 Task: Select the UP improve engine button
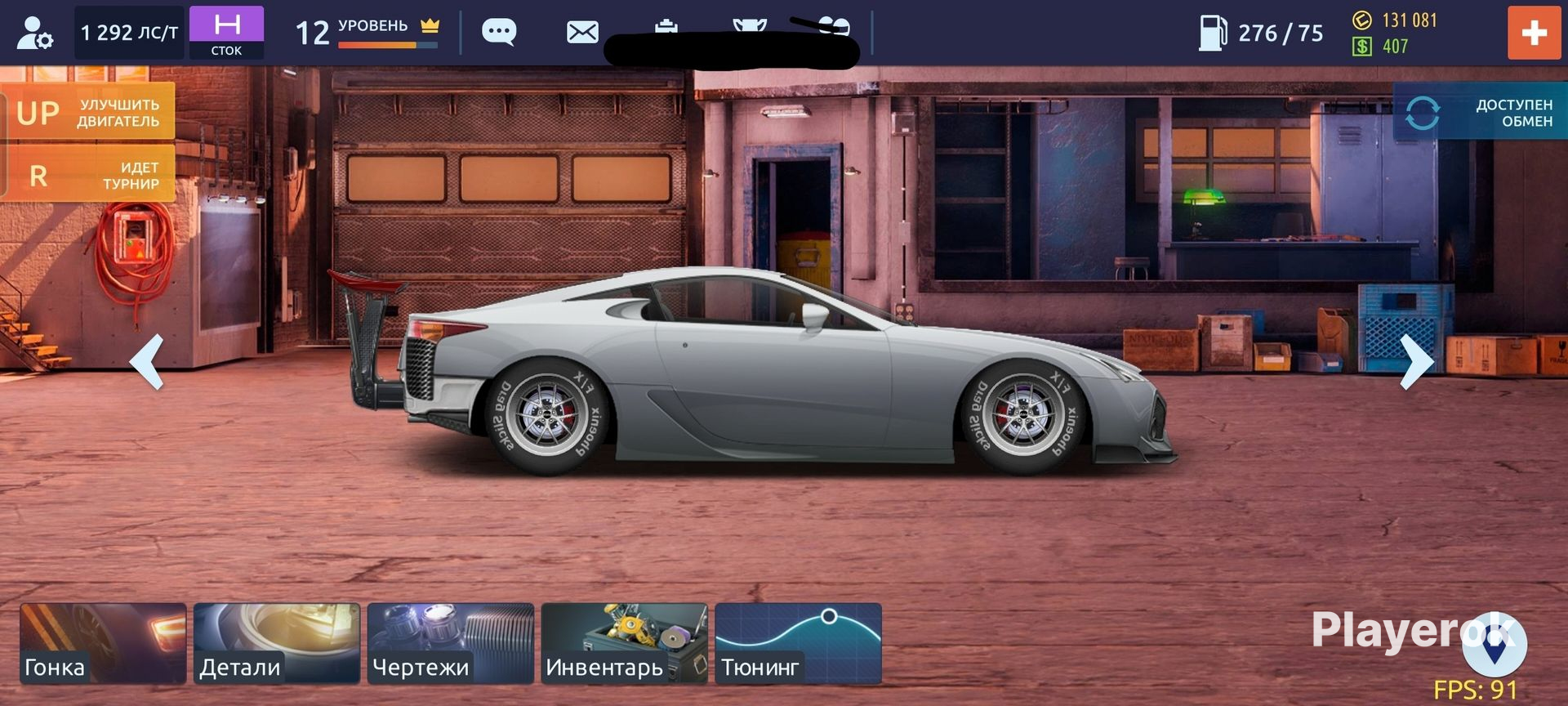[88, 113]
